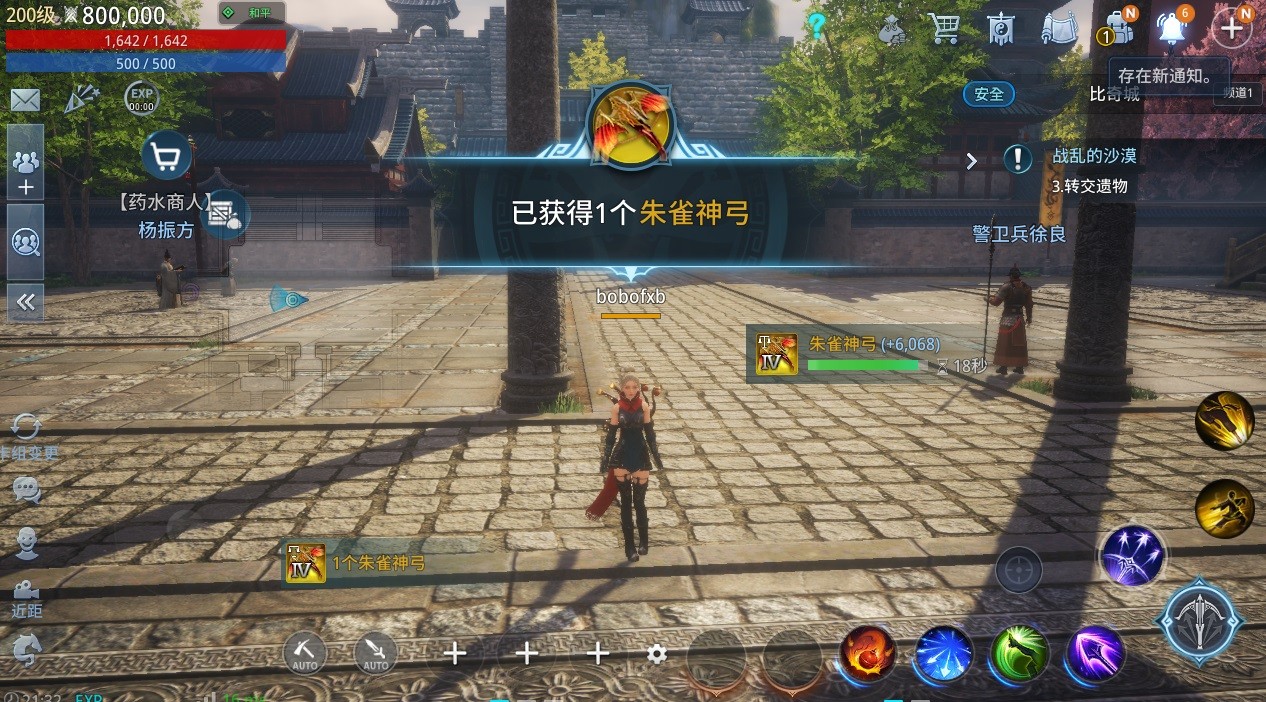Activate the red fire skill
The height and width of the screenshot is (702, 1266).
click(867, 654)
